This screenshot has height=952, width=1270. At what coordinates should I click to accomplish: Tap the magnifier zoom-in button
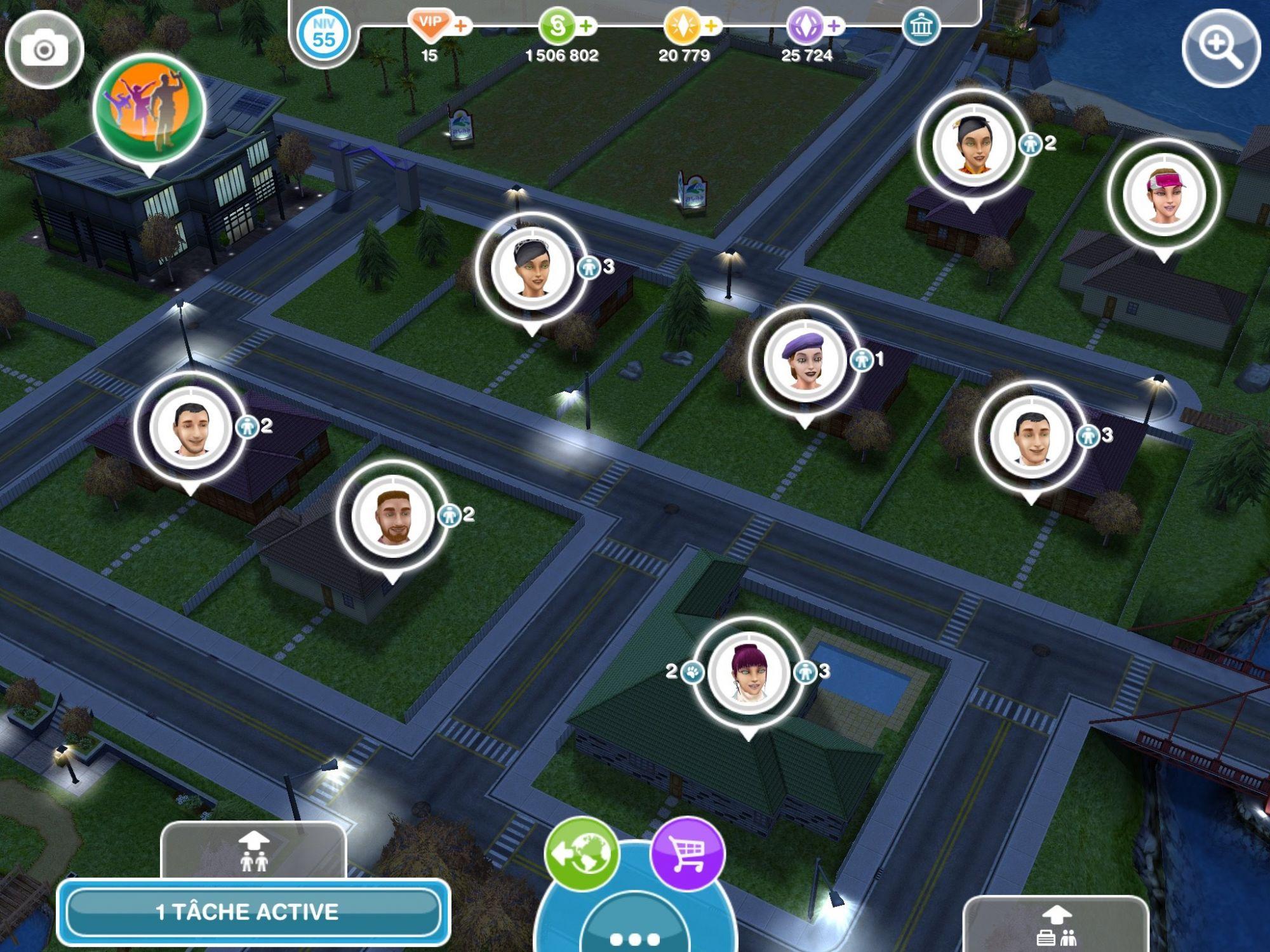[x=1220, y=48]
